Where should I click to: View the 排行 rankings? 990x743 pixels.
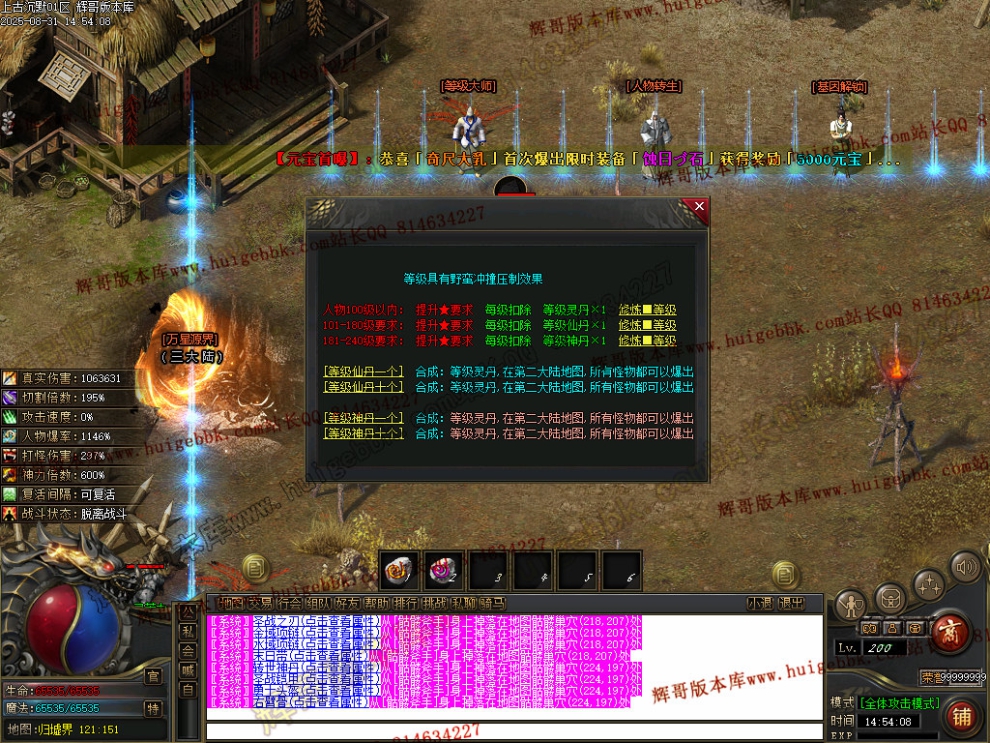point(406,603)
